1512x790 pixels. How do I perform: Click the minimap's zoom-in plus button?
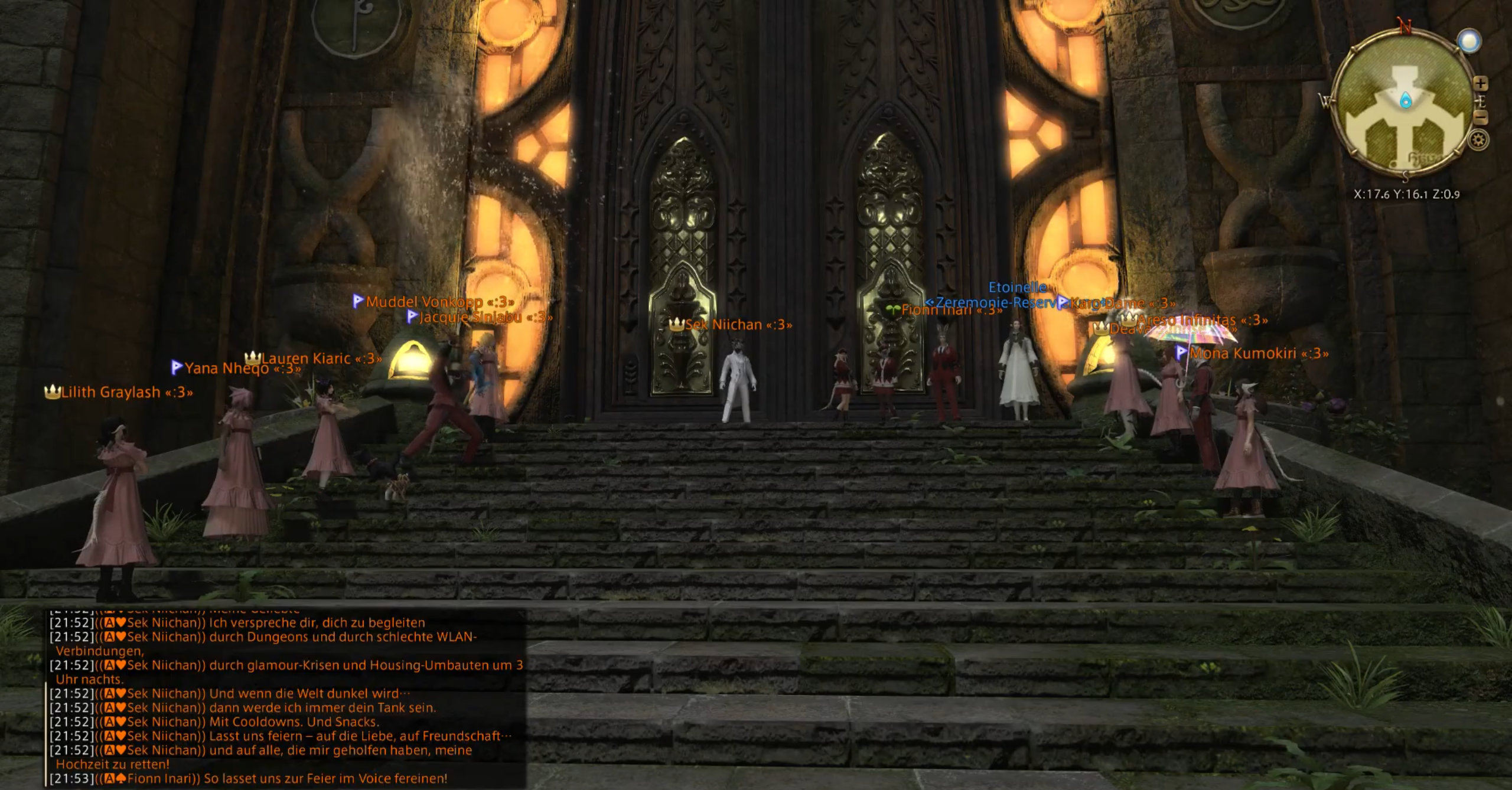[x=1480, y=84]
